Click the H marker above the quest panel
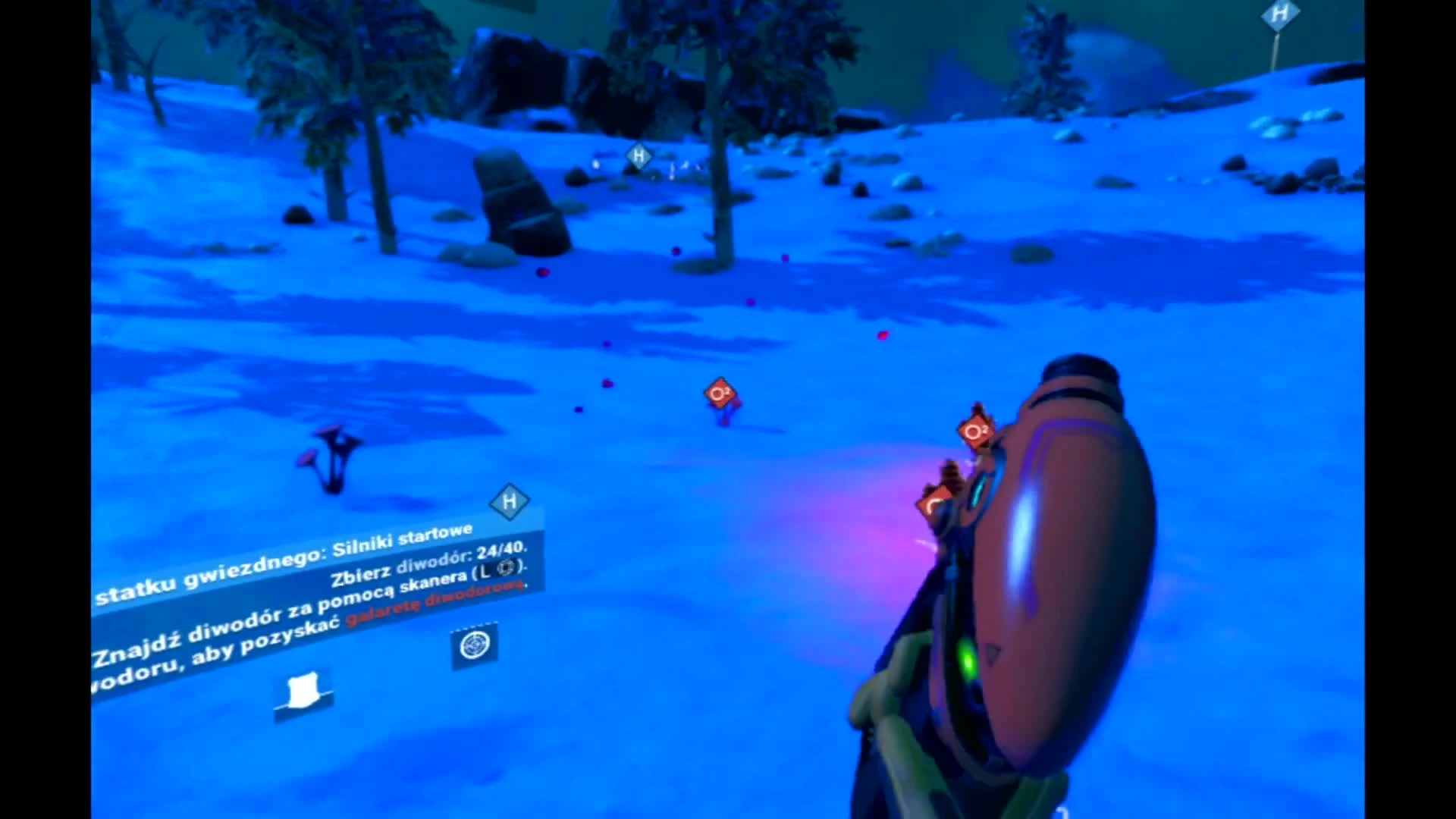 tap(510, 502)
